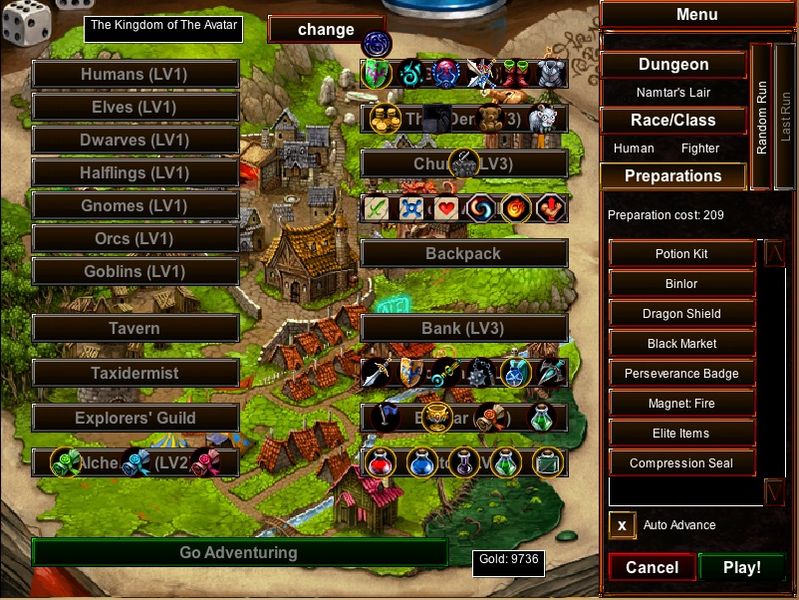Select the Potion Kit preparation
Viewport: 799px width, 600px height.
tap(681, 254)
